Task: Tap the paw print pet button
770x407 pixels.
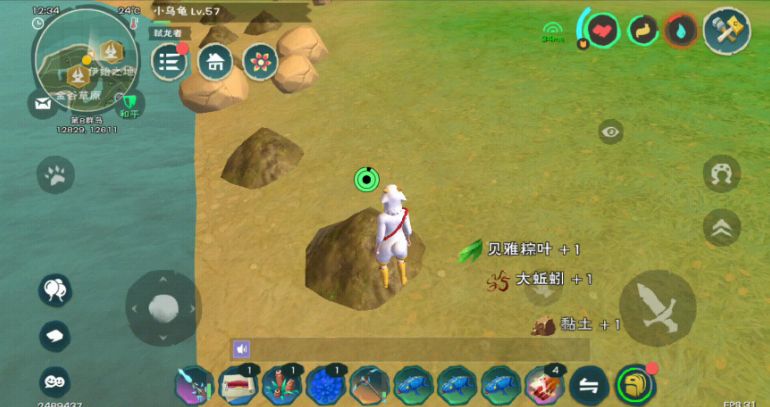Action: pos(55,176)
